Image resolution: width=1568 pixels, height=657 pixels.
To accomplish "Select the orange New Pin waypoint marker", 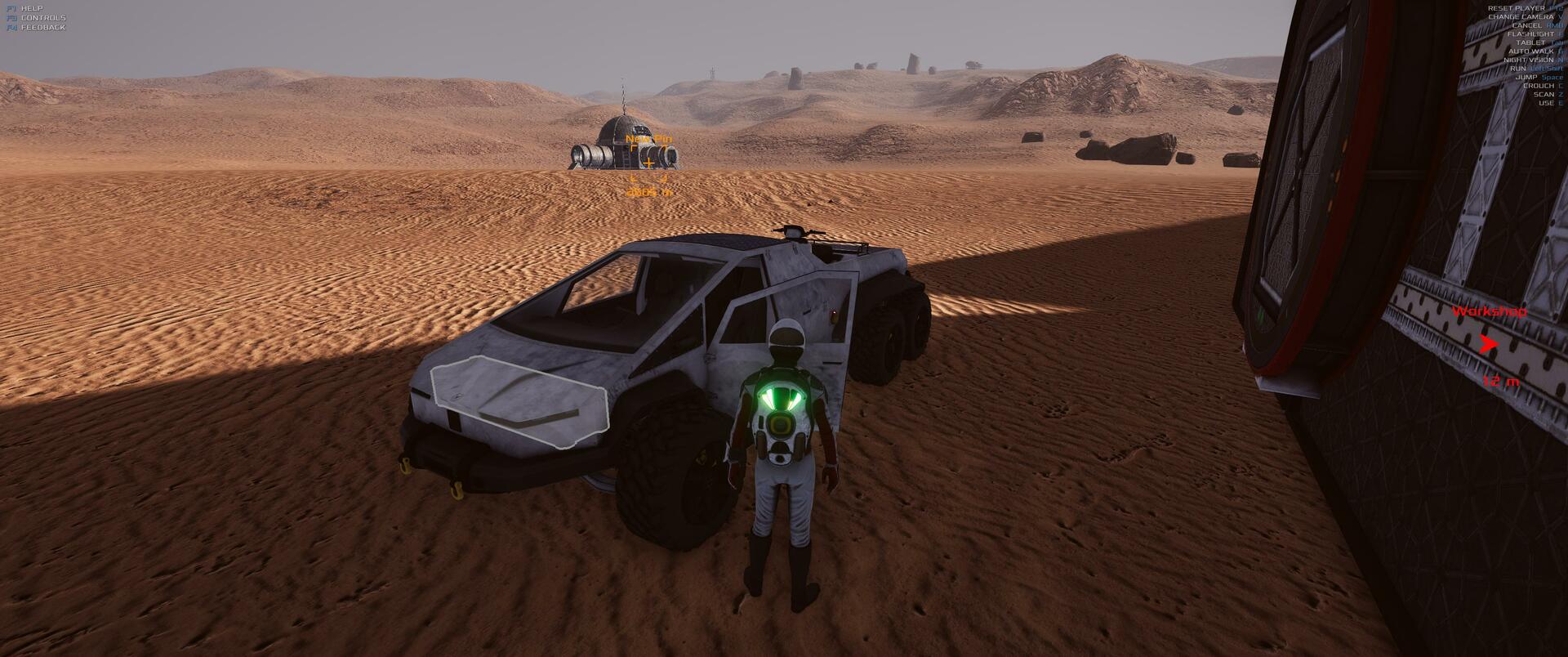I will click(x=648, y=163).
